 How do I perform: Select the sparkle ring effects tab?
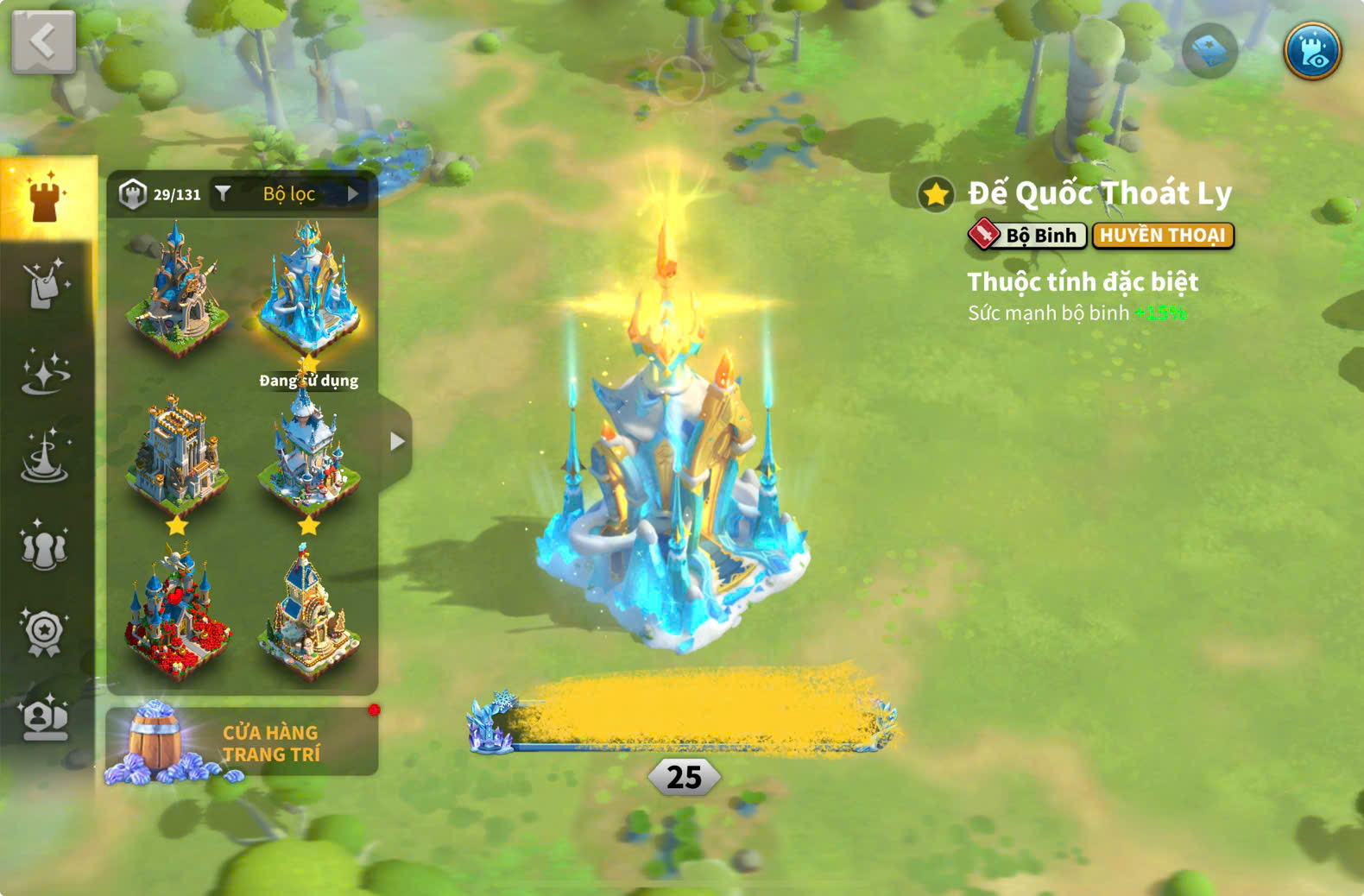pos(45,373)
